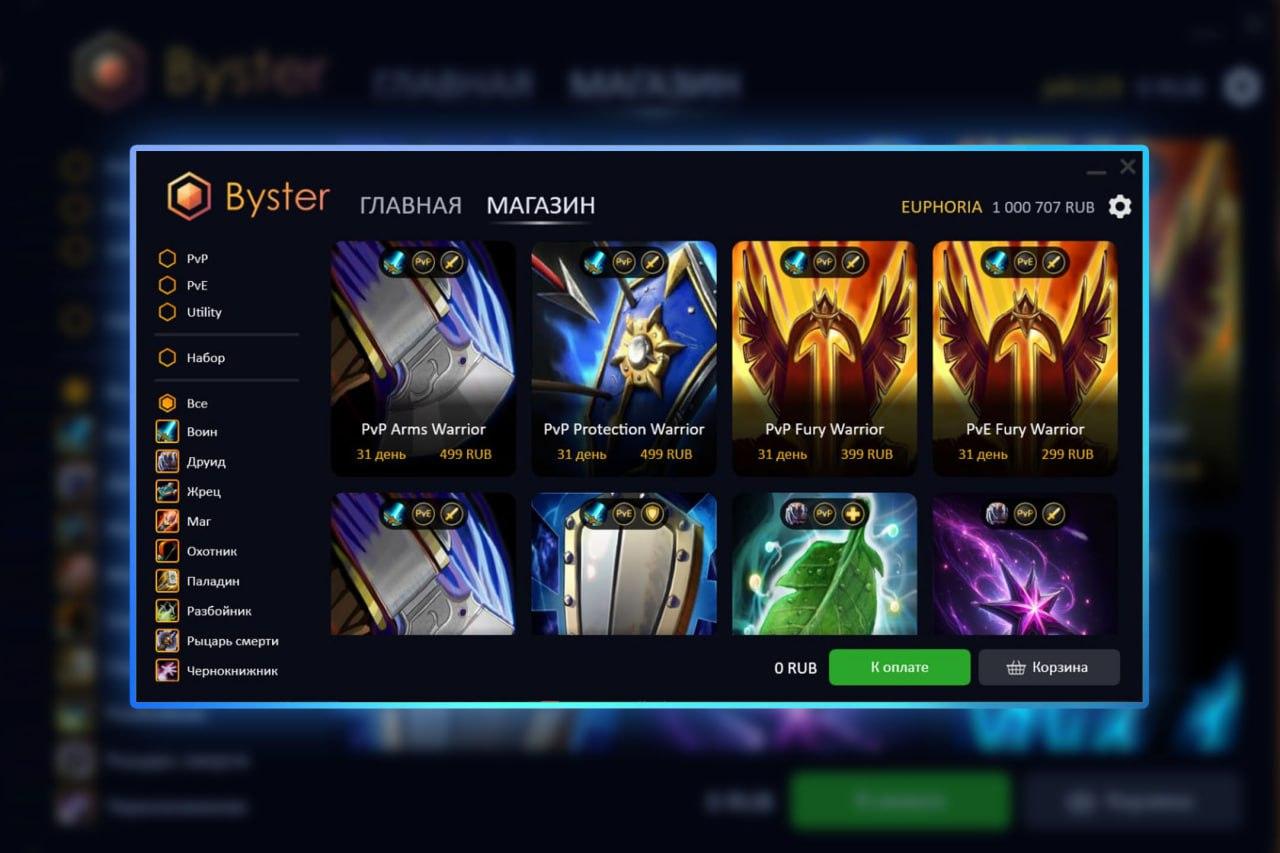Open settings via the gear icon
Image resolution: width=1280 pixels, height=853 pixels.
1120,207
